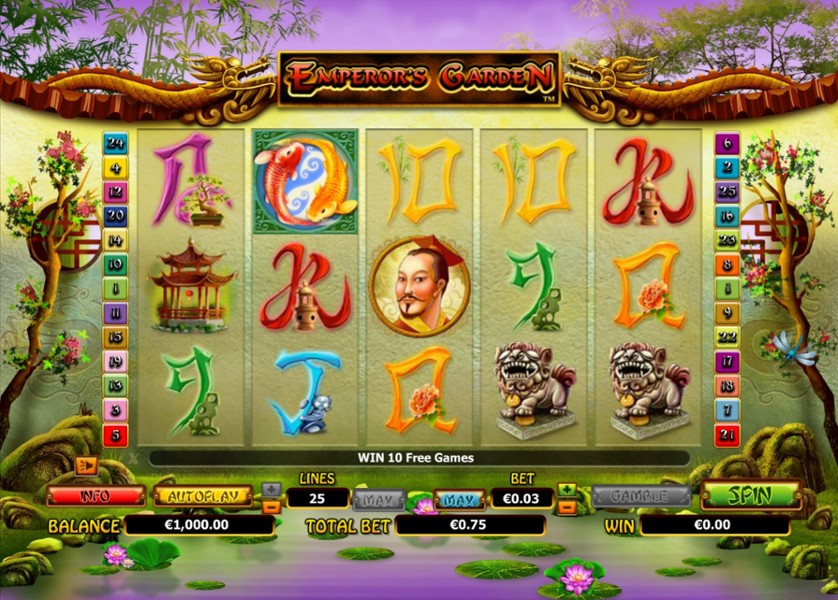Select payline marker number 24
838x600 pixels.
coord(115,143)
